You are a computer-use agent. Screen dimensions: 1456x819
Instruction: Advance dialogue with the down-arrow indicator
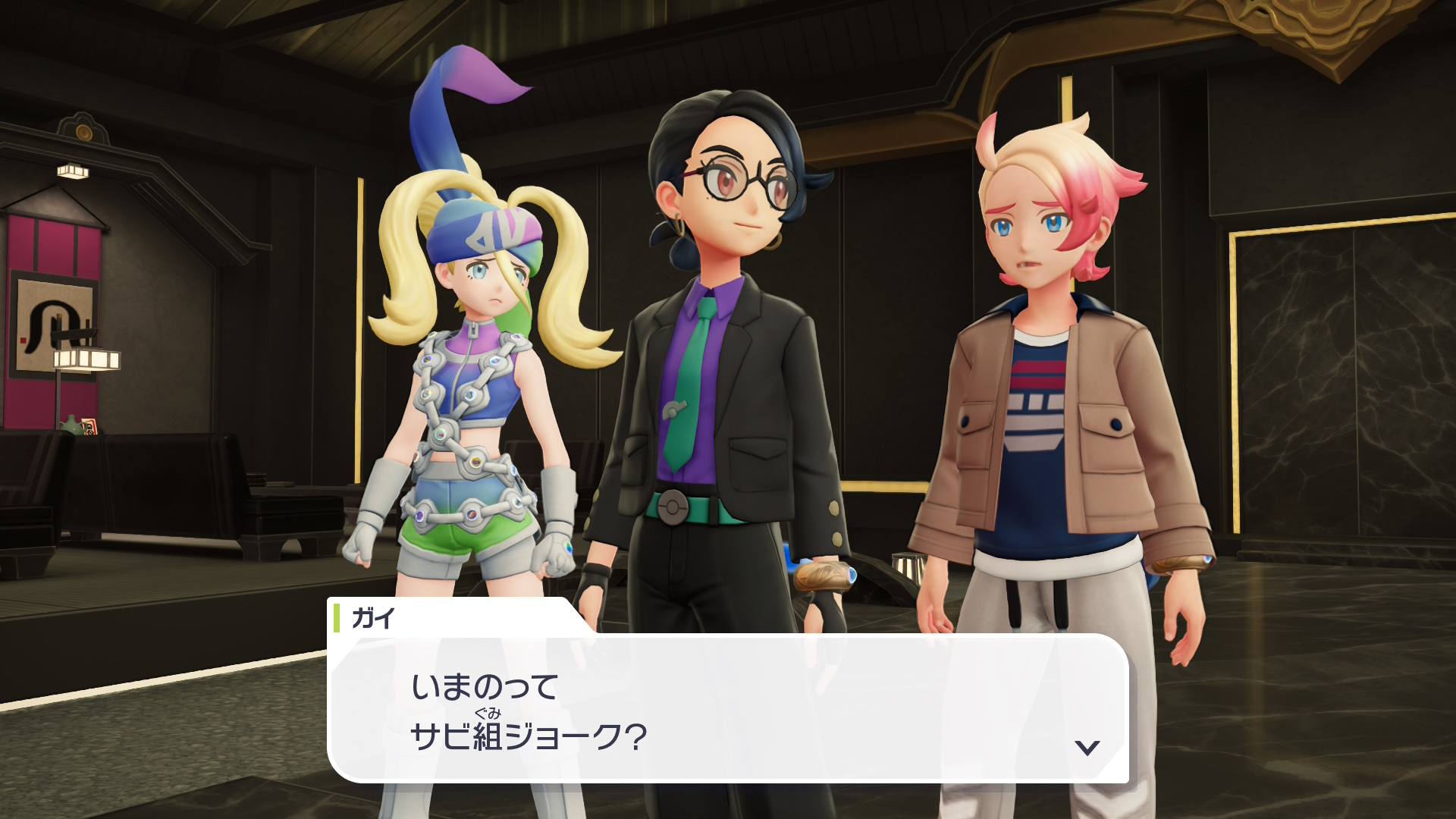pyautogui.click(x=1087, y=748)
